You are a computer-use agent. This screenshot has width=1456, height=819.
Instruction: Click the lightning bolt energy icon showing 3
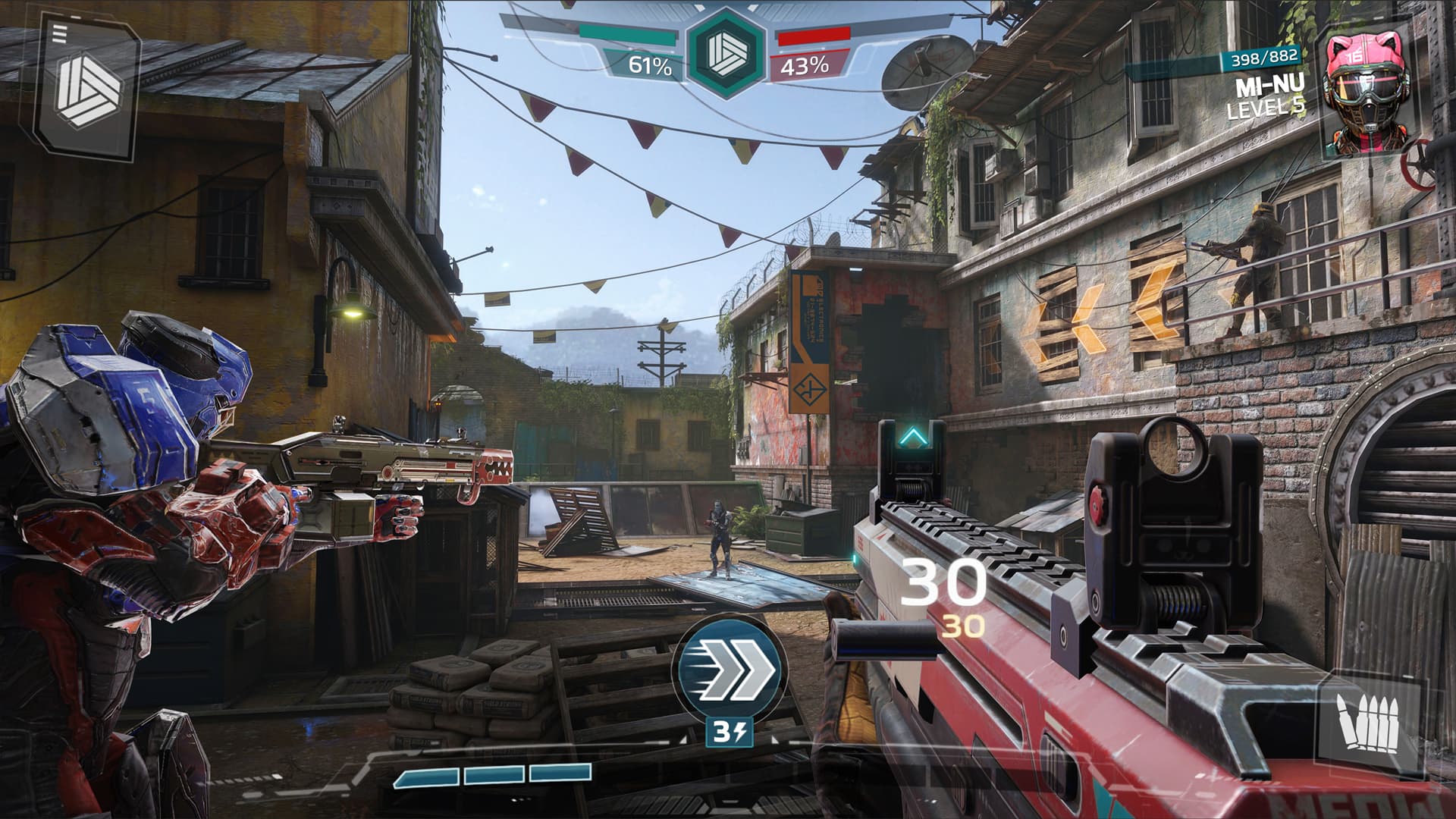728,733
